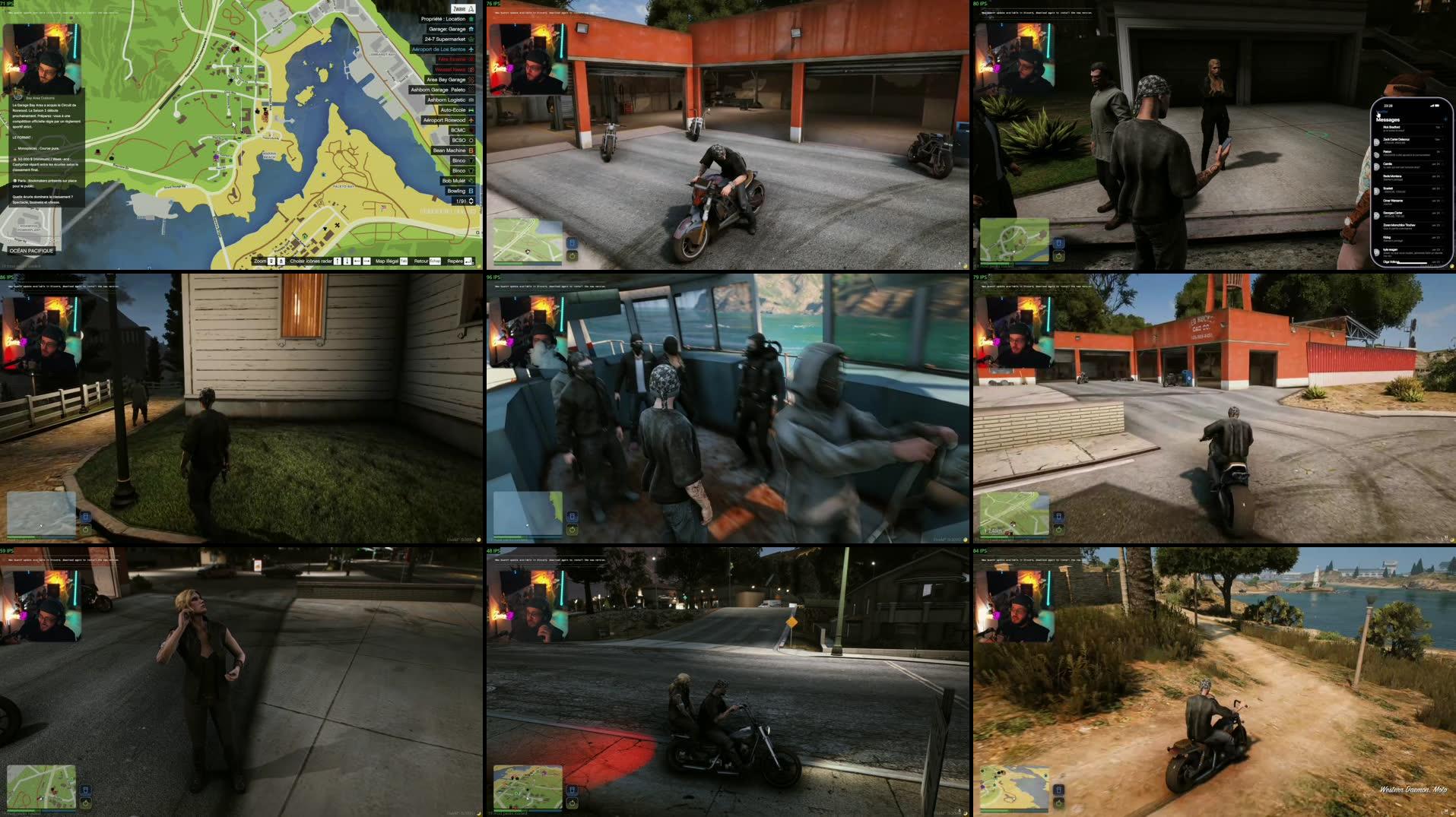
Task: Click the Bob Mulét scissors icon
Action: pyautogui.click(x=470, y=181)
